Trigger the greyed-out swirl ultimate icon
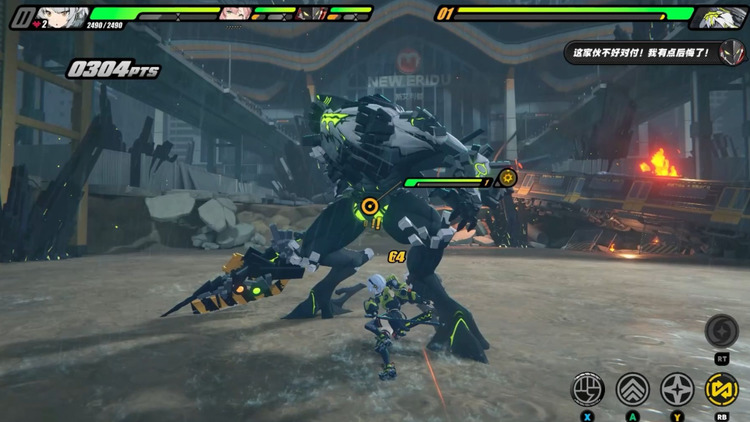 tap(721, 331)
